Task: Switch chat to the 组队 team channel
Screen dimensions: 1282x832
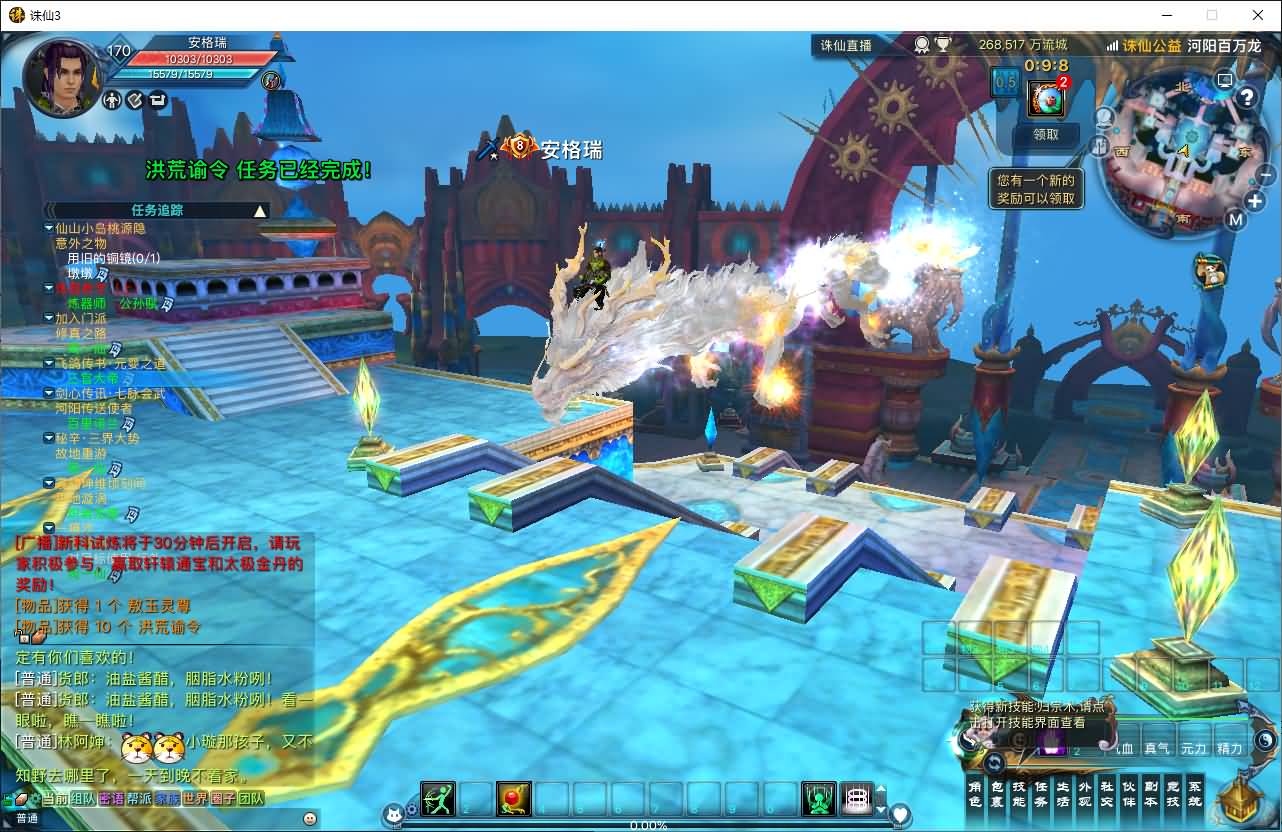Action: (x=83, y=799)
